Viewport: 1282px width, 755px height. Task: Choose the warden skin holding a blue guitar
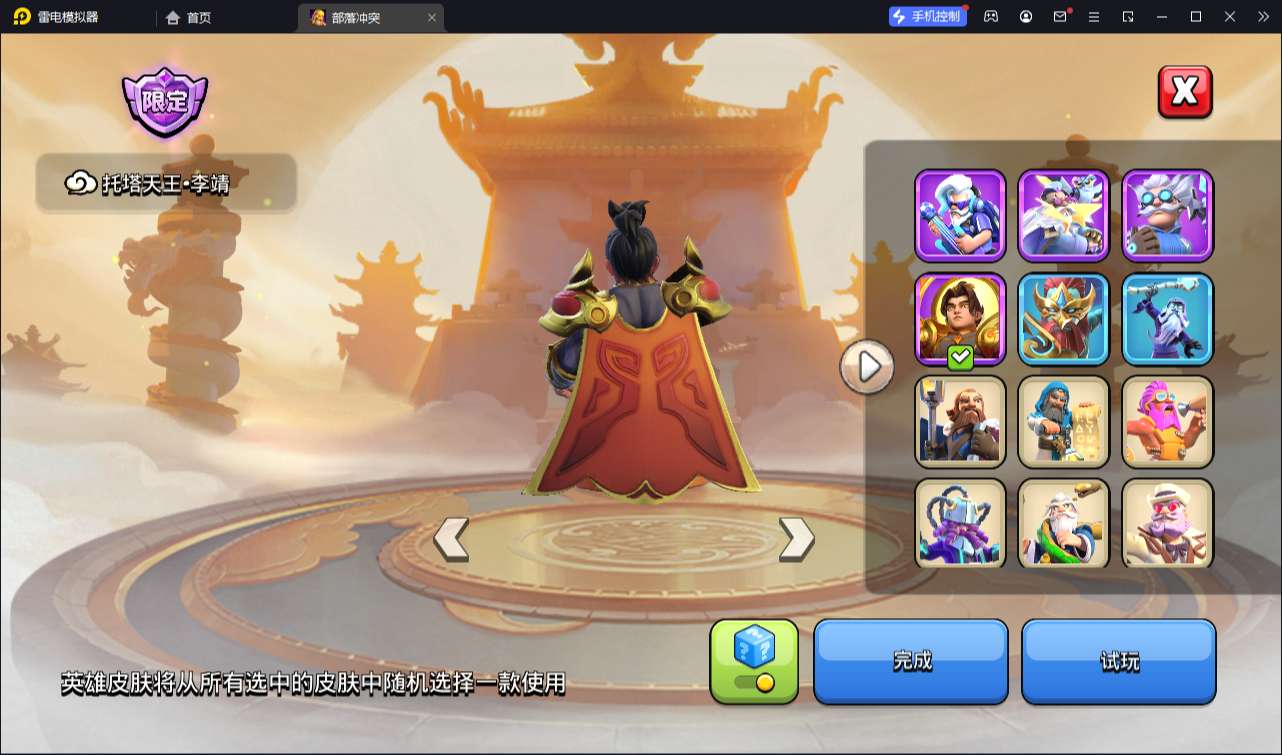pos(960,215)
